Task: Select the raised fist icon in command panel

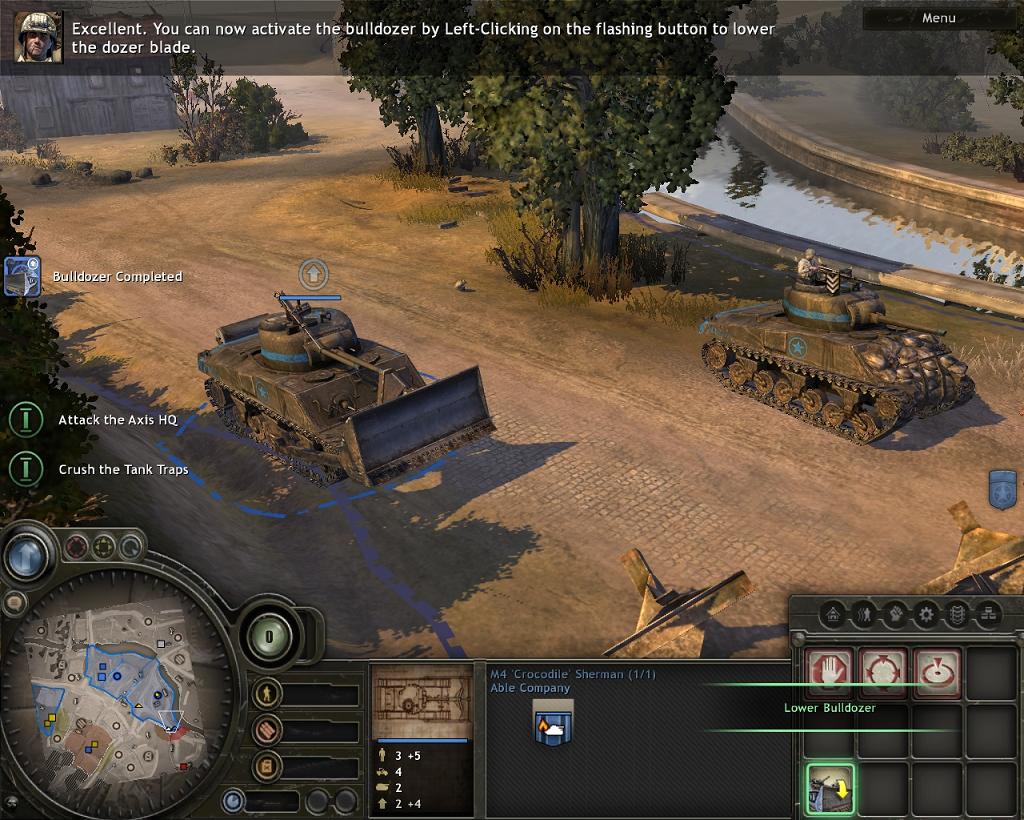Action: pos(894,613)
